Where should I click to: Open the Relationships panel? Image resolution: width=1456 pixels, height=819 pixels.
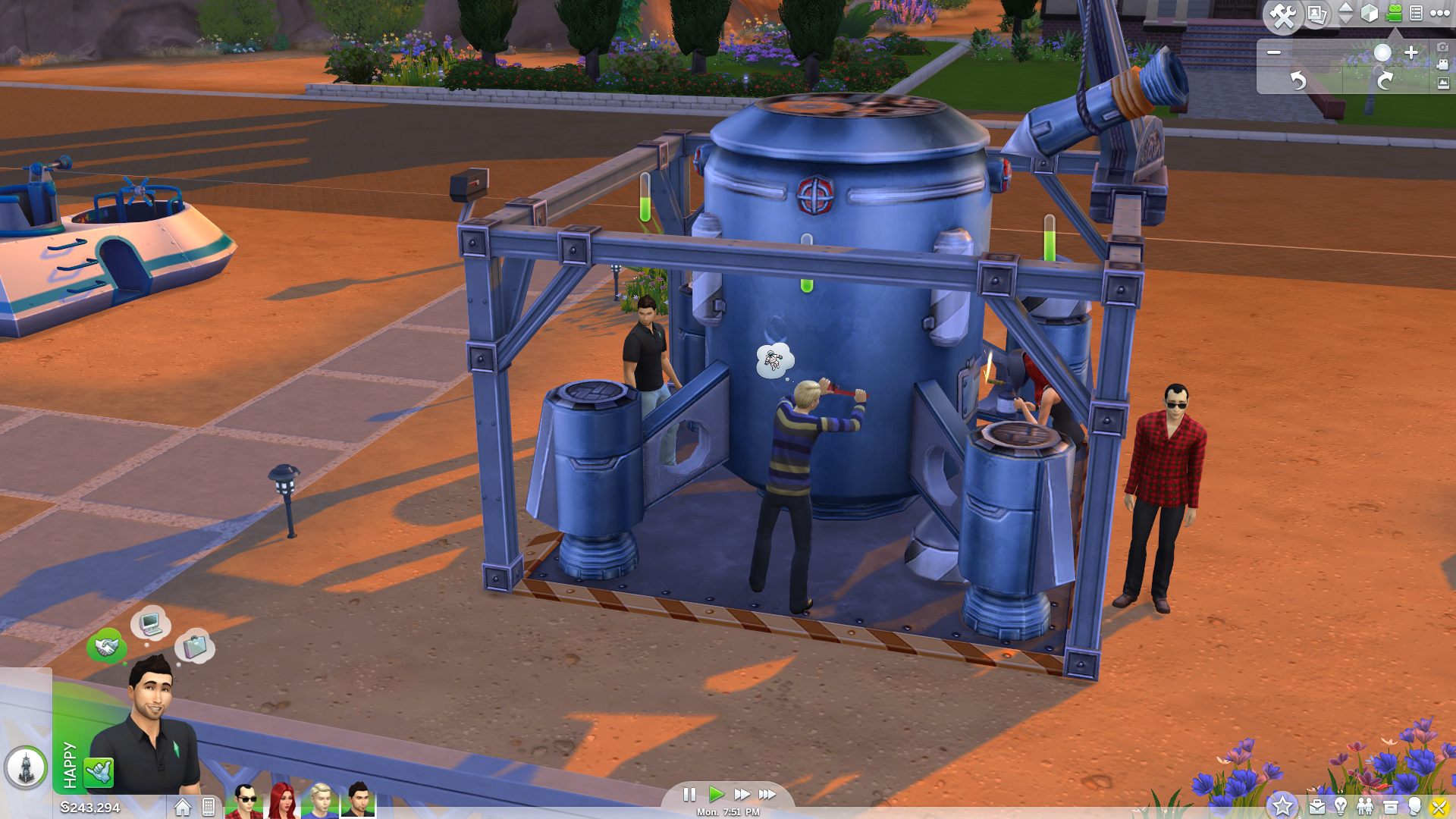point(1364,806)
